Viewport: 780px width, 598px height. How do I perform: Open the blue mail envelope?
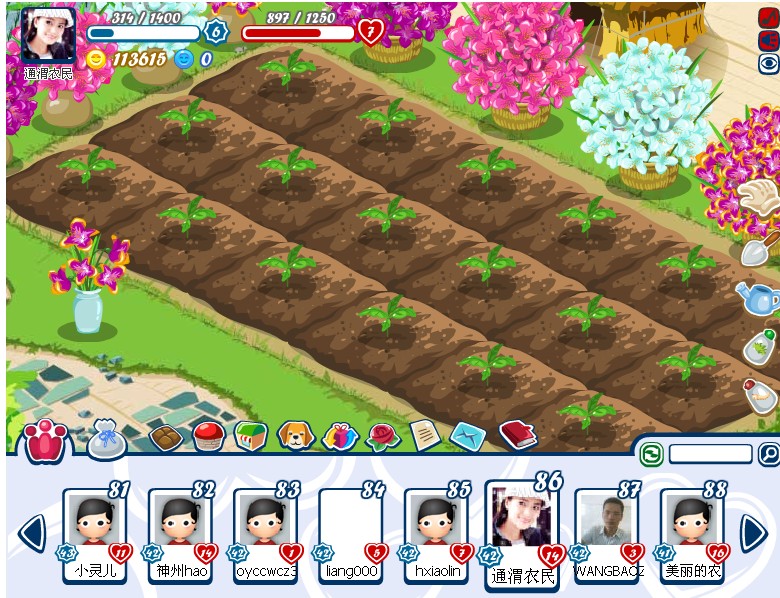[x=467, y=435]
